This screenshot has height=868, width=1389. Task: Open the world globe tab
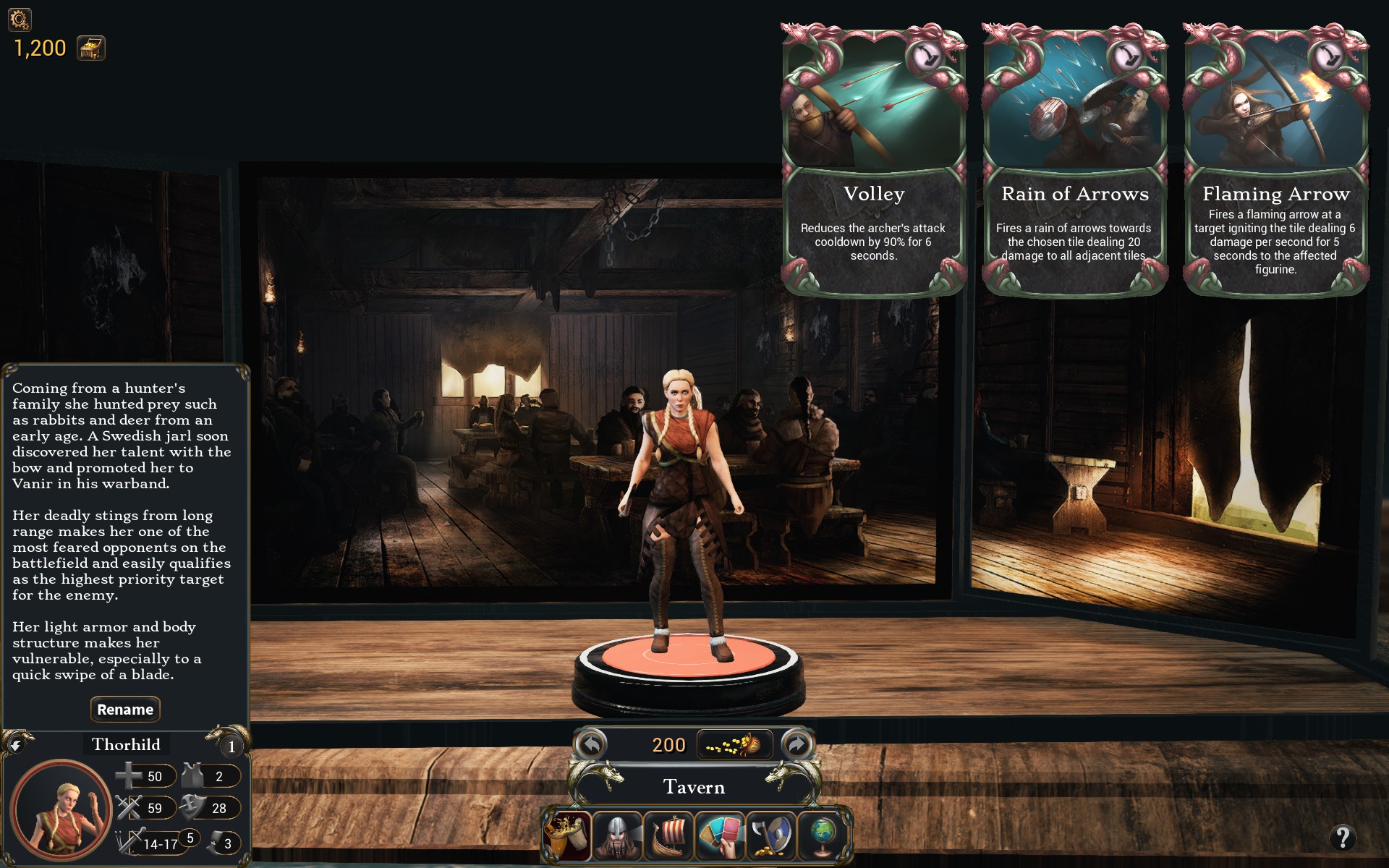pyautogui.click(x=823, y=835)
